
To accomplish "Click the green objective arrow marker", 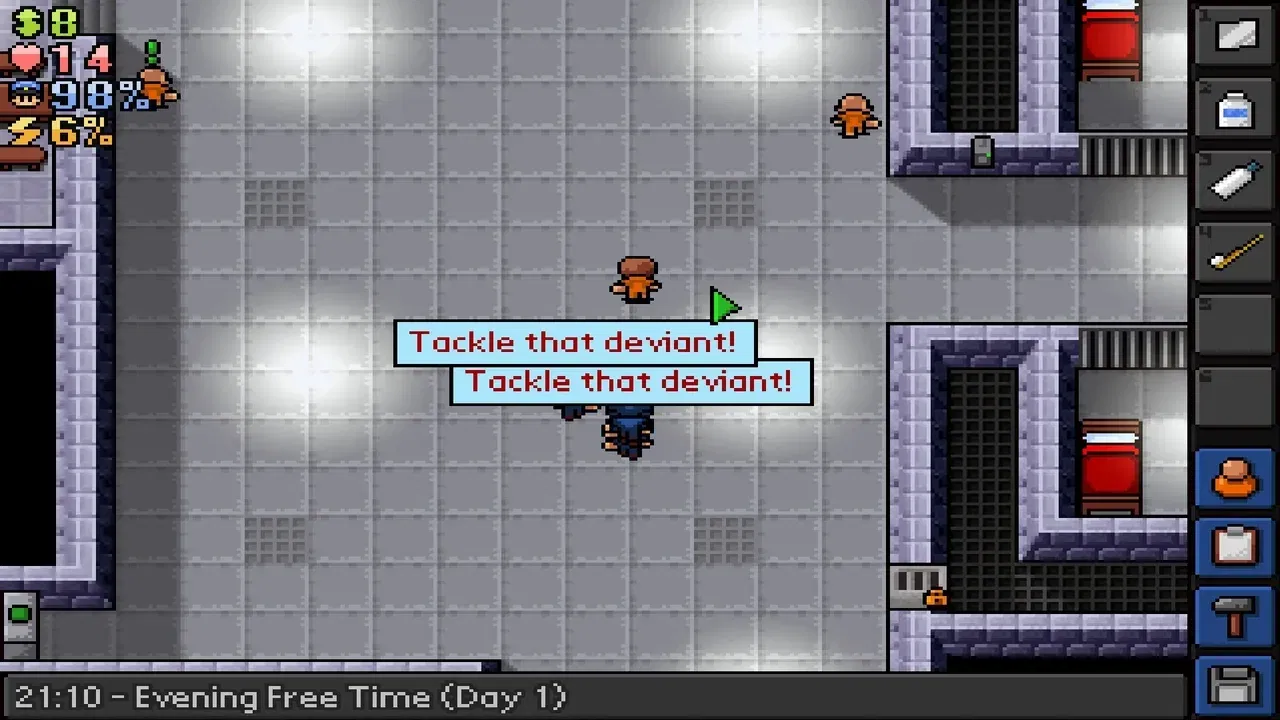I will click(725, 307).
